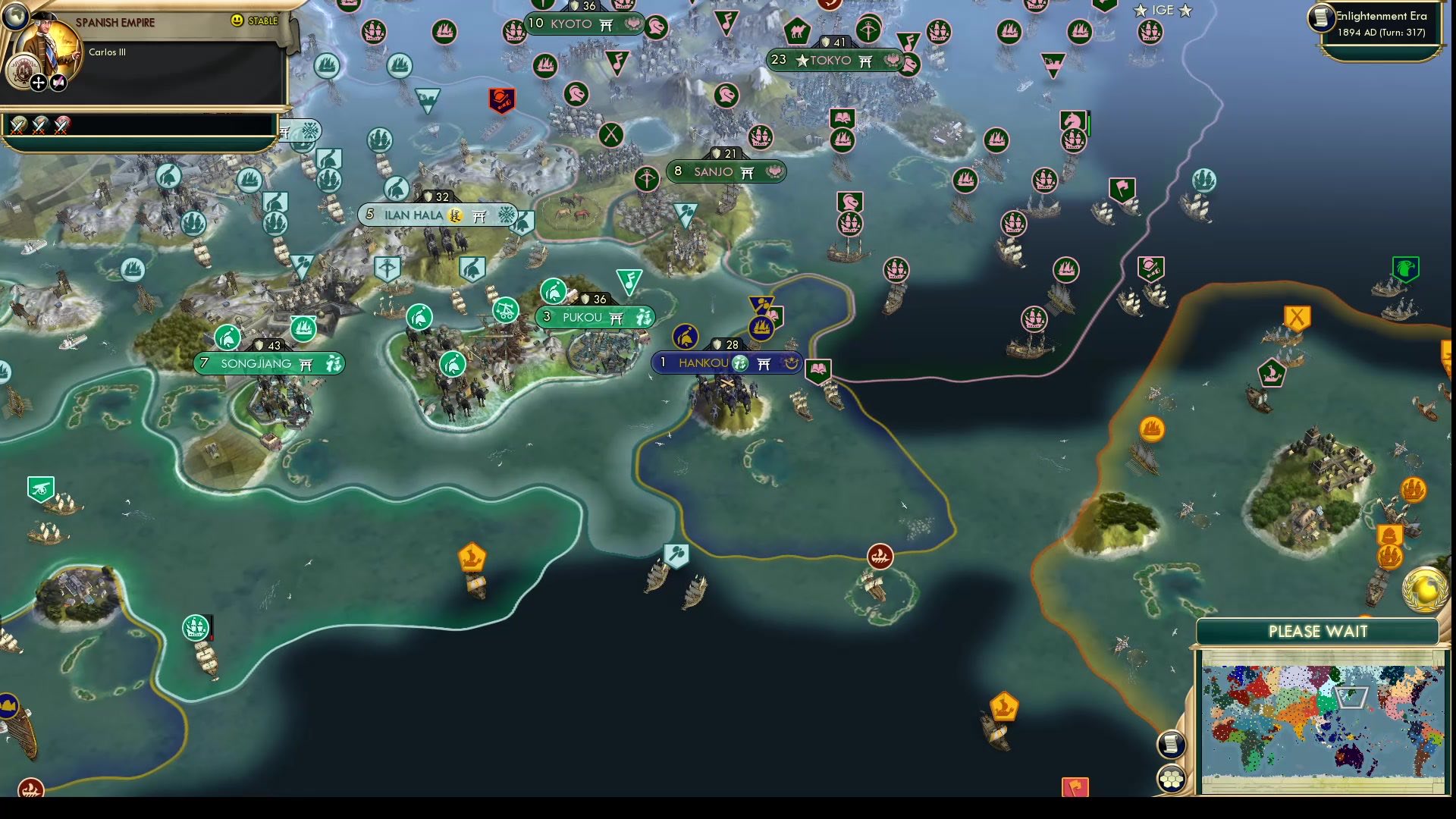Click the torii gate religion icon on Hankou banner
Viewport: 1456px width, 819px height.
[764, 363]
